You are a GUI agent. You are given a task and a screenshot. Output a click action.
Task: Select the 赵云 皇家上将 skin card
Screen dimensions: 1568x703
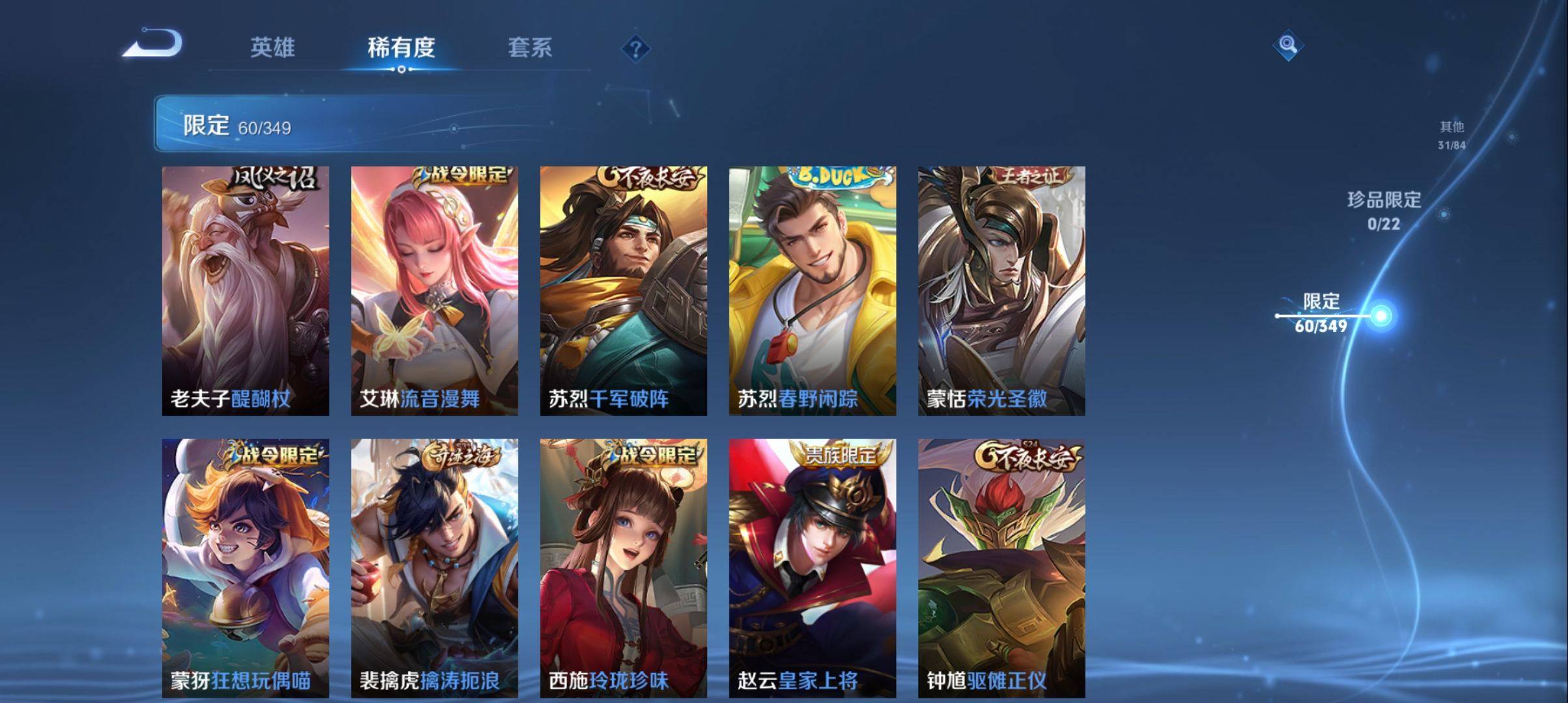coord(812,567)
